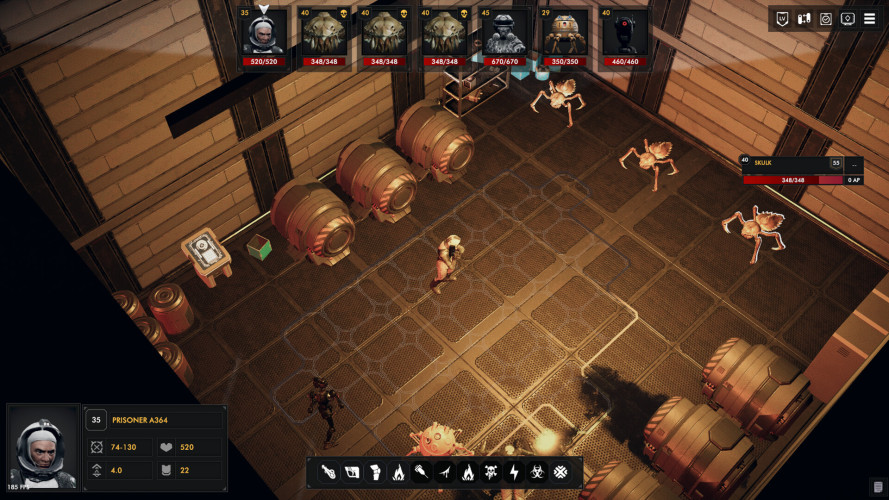Pick the walker robot with 350 health
The width and height of the screenshot is (889, 500).
click(564, 34)
